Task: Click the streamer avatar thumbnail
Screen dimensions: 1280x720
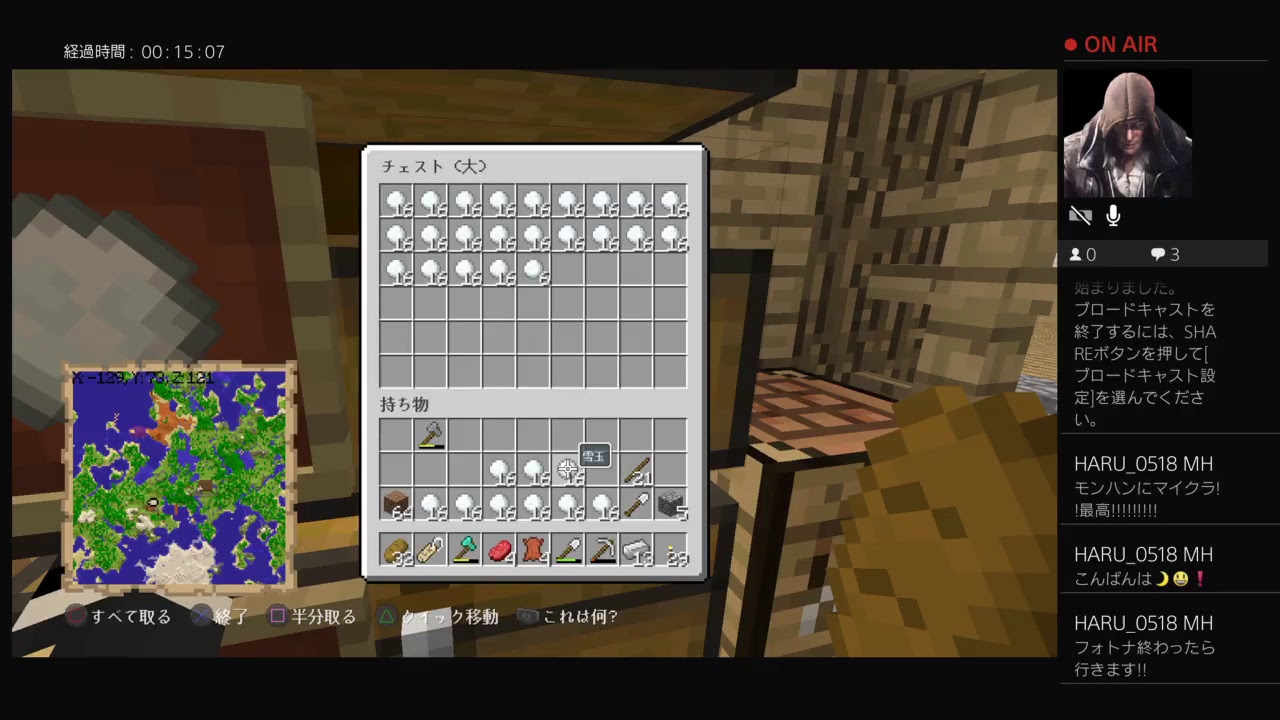Action: click(x=1127, y=133)
